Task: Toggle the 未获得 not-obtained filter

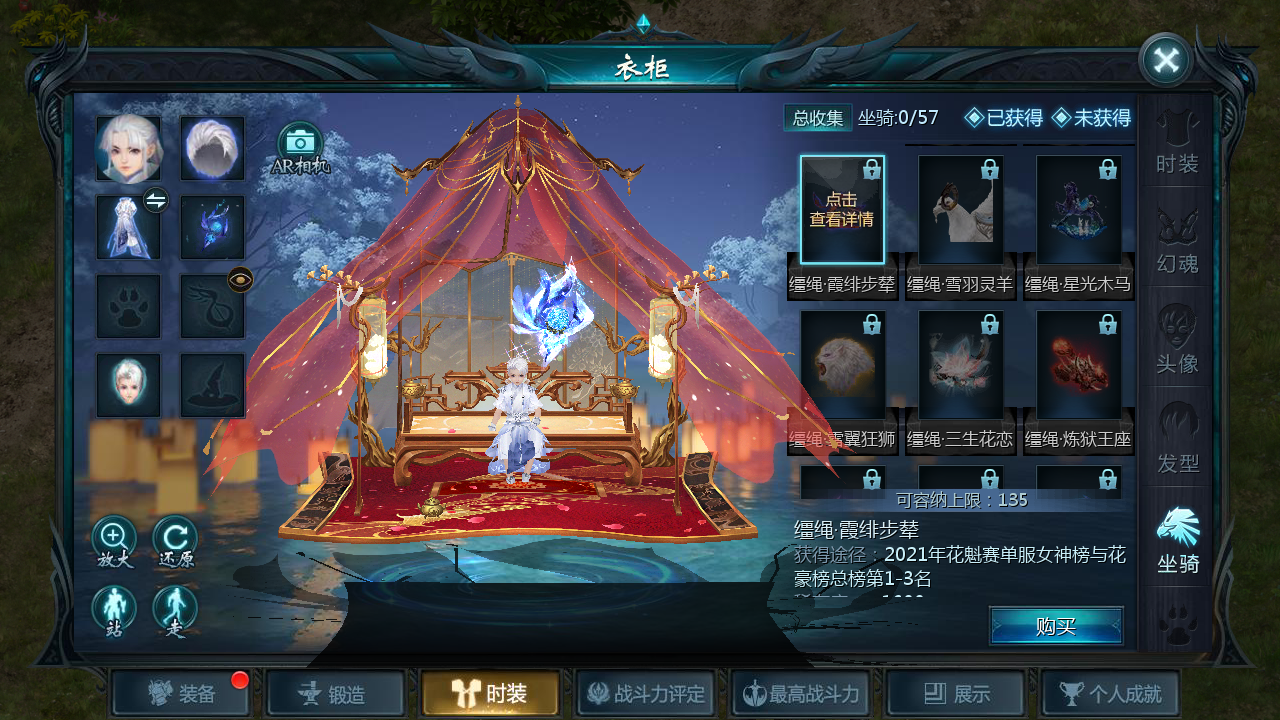Action: pos(1091,118)
